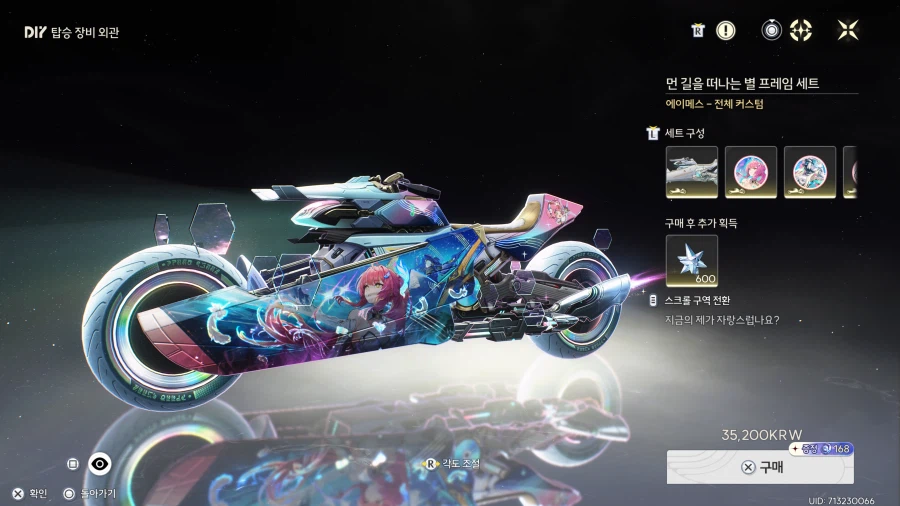Close the screen with the four-point star X
The image size is (900, 506).
point(848,31)
